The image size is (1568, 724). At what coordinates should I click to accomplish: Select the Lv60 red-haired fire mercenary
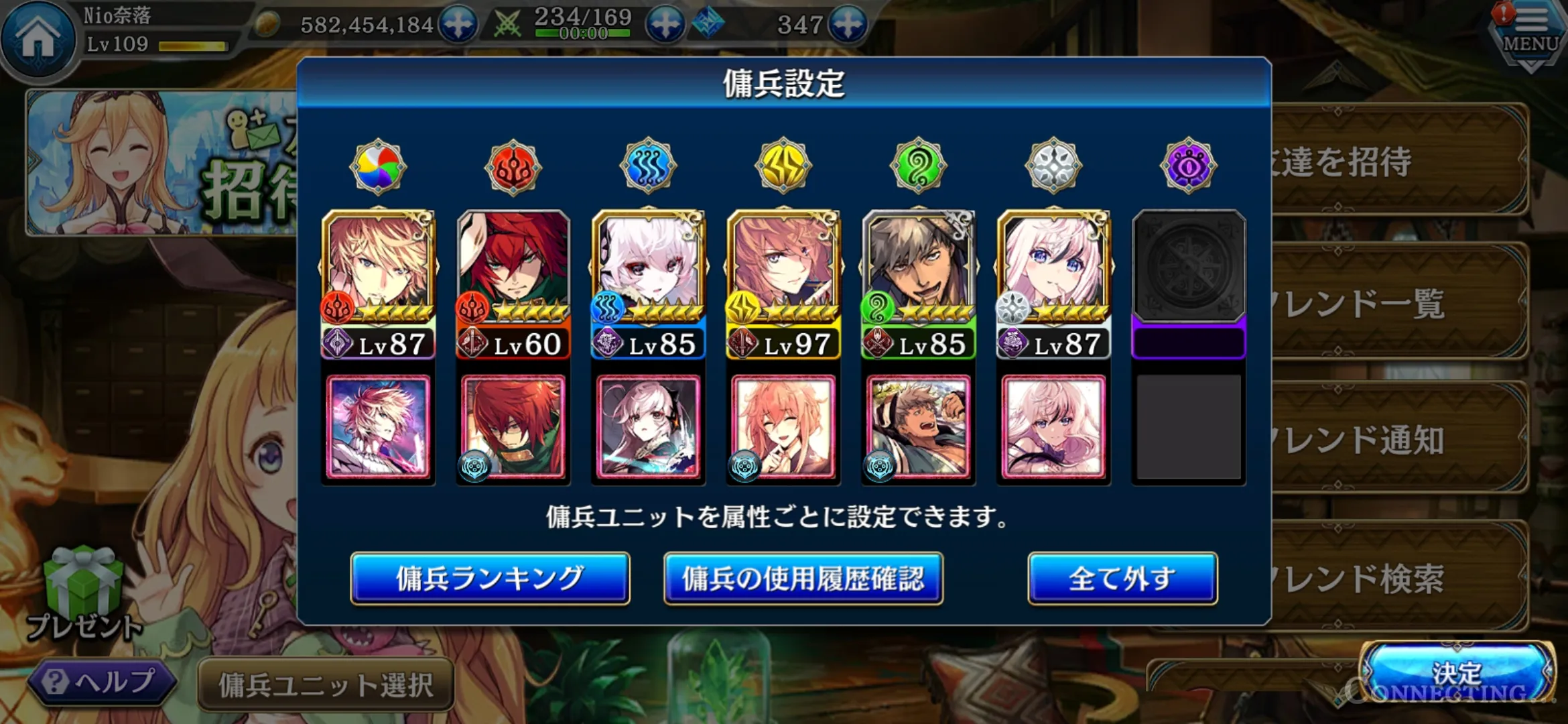tap(513, 283)
